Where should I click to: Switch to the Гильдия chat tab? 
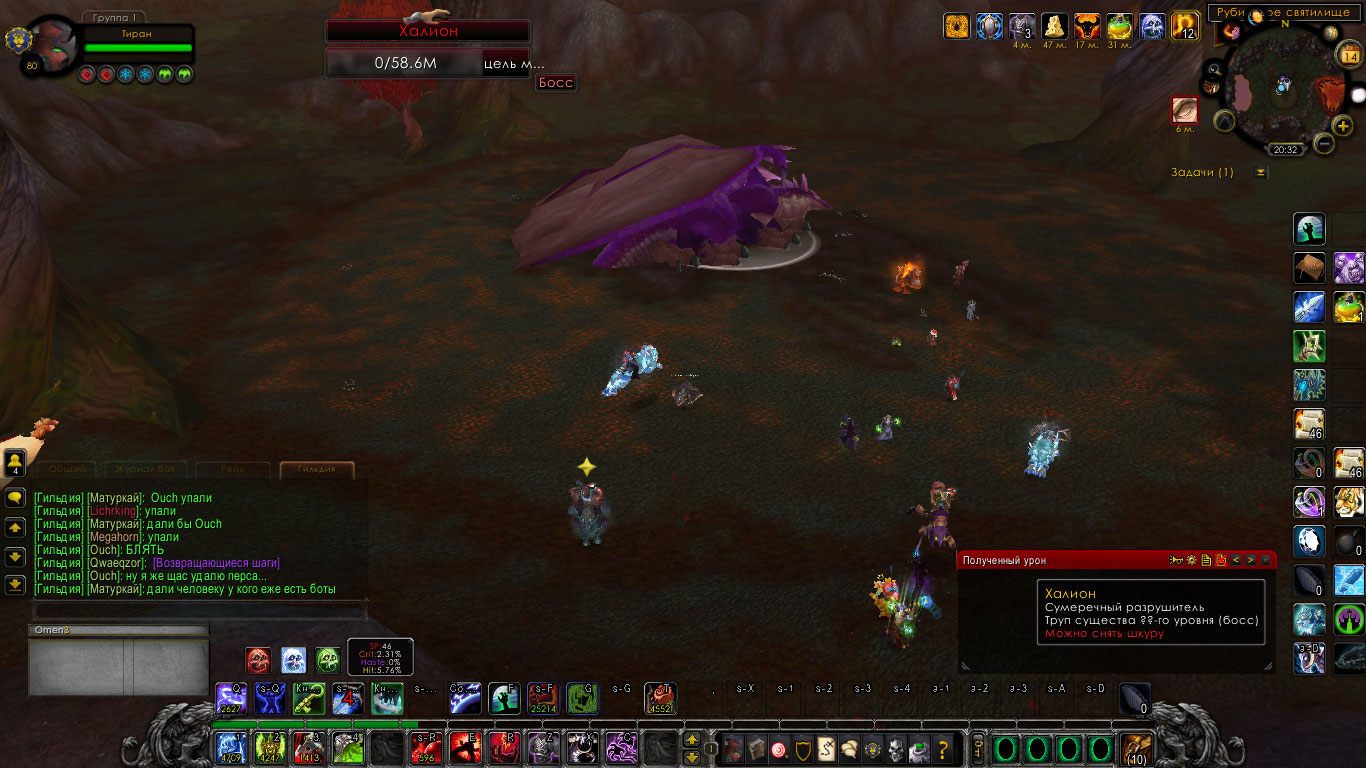(x=317, y=469)
